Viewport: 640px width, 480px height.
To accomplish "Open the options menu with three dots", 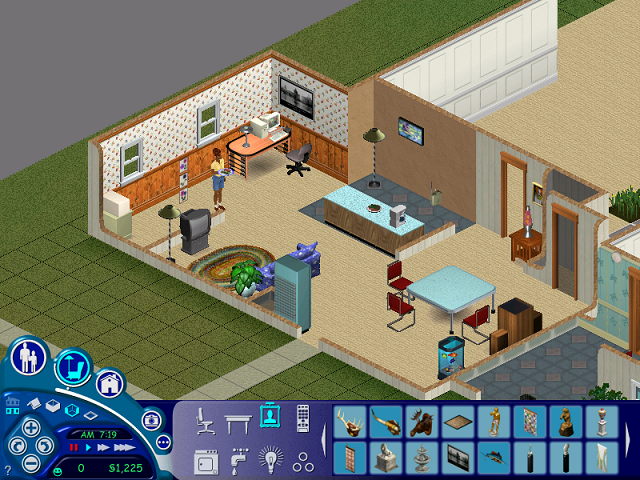I will 163,441.
